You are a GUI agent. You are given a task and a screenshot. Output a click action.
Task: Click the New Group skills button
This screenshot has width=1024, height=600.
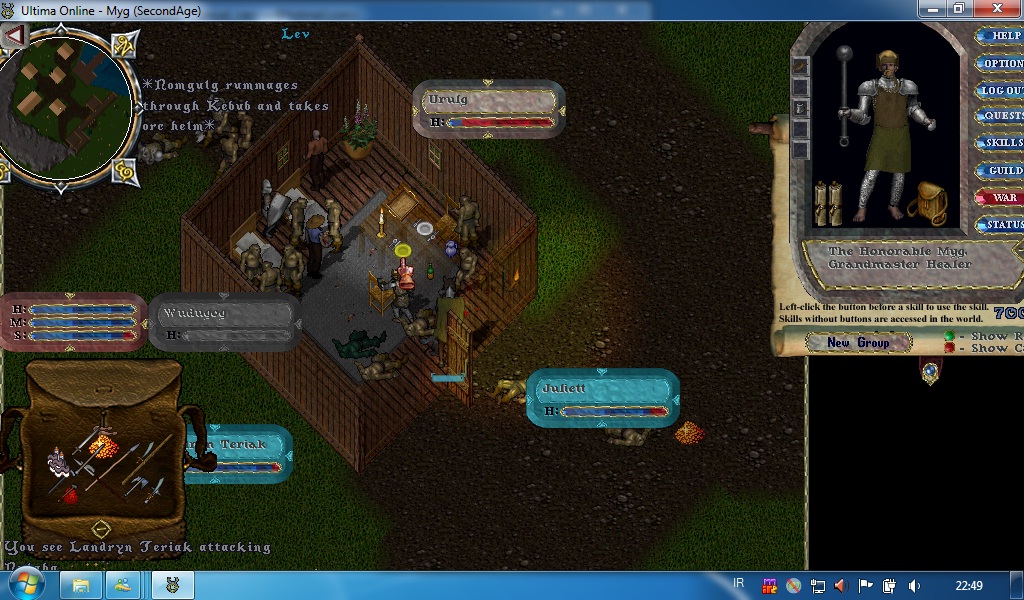(857, 343)
